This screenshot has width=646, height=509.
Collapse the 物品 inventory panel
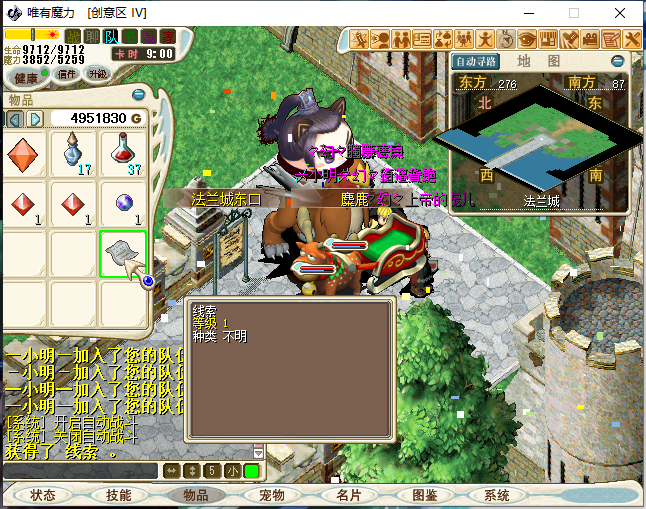(x=138, y=96)
